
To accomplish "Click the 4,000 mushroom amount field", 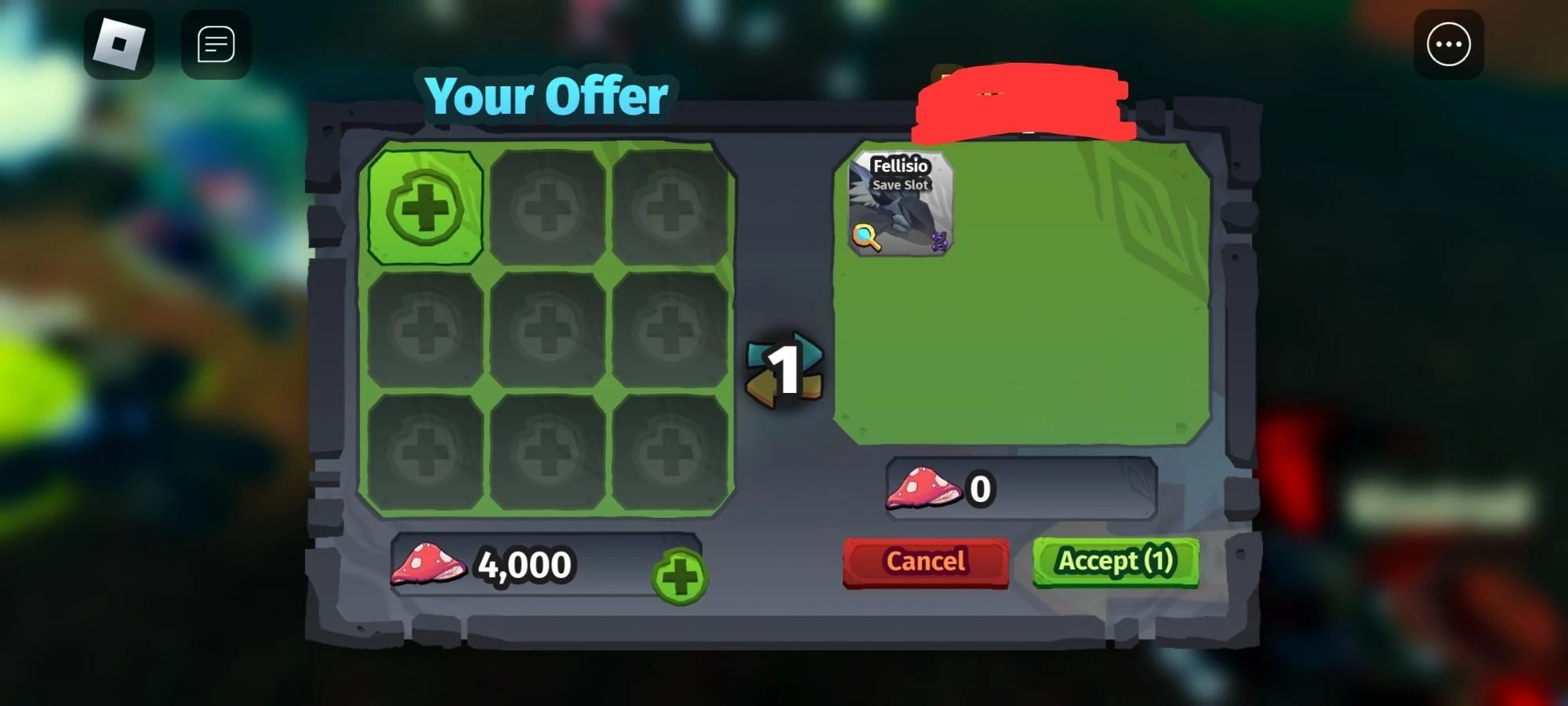I will 524,565.
